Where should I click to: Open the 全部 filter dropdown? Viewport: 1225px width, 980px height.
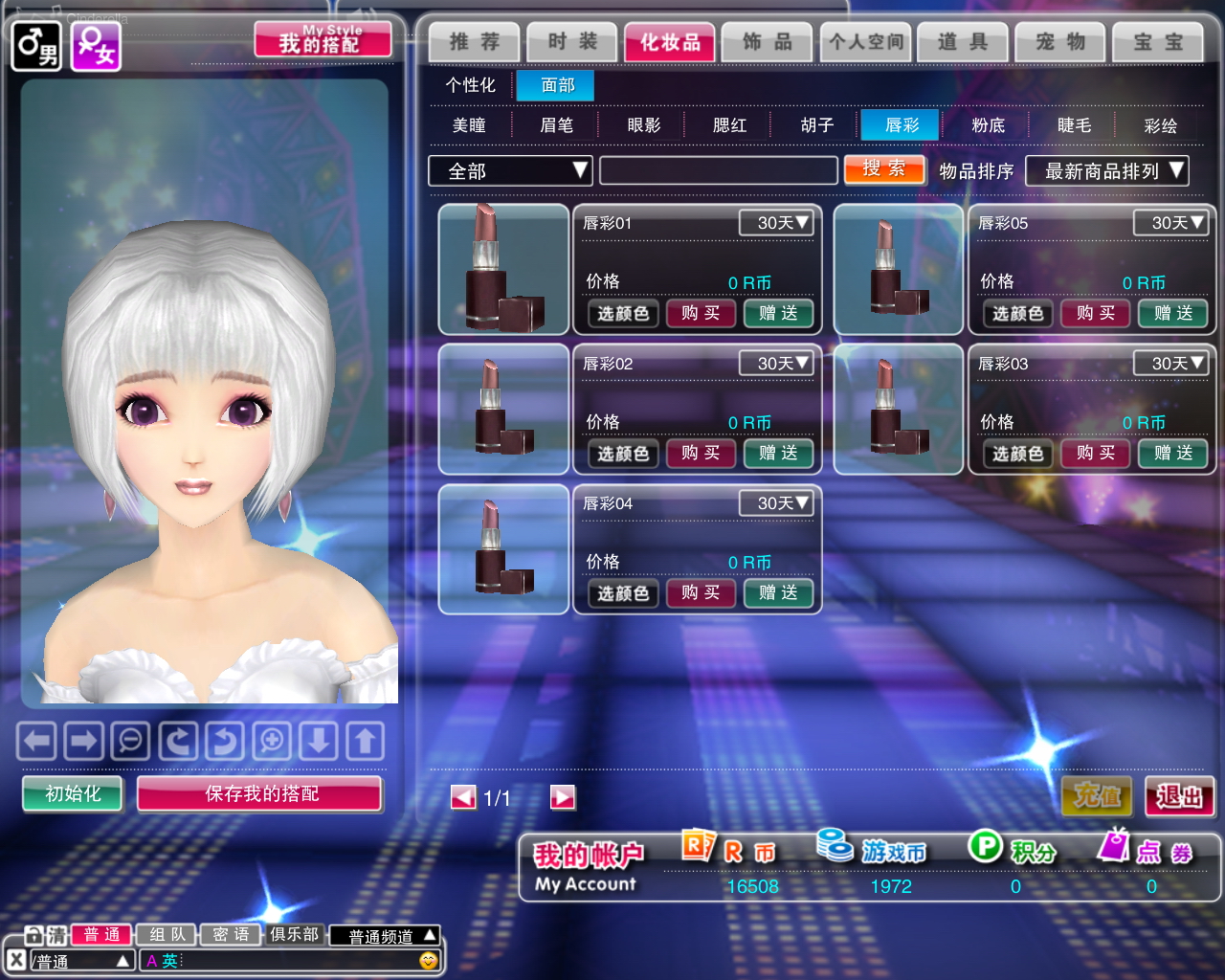point(510,171)
